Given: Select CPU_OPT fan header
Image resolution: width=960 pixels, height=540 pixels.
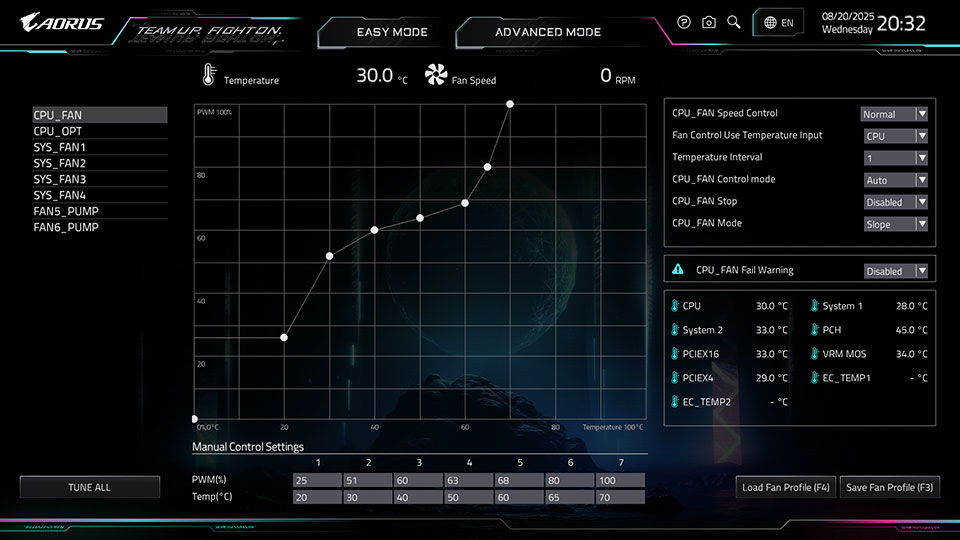Looking at the screenshot, I should [x=58, y=131].
